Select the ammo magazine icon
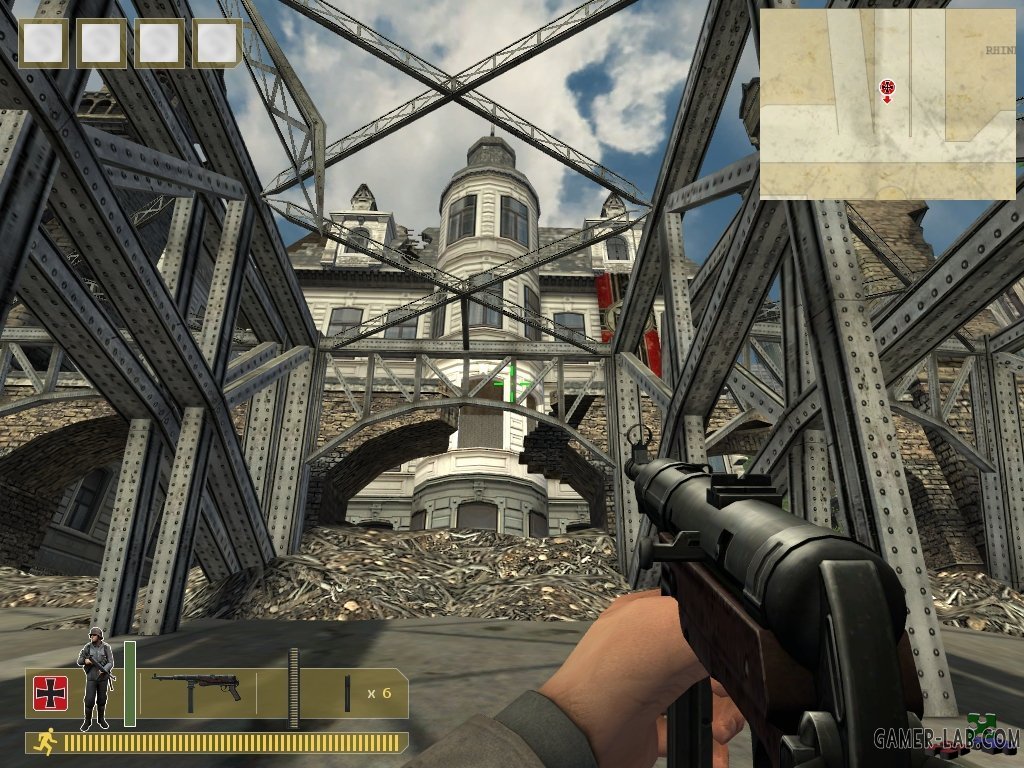Screen dimensions: 1024x768 pyautogui.click(x=347, y=694)
